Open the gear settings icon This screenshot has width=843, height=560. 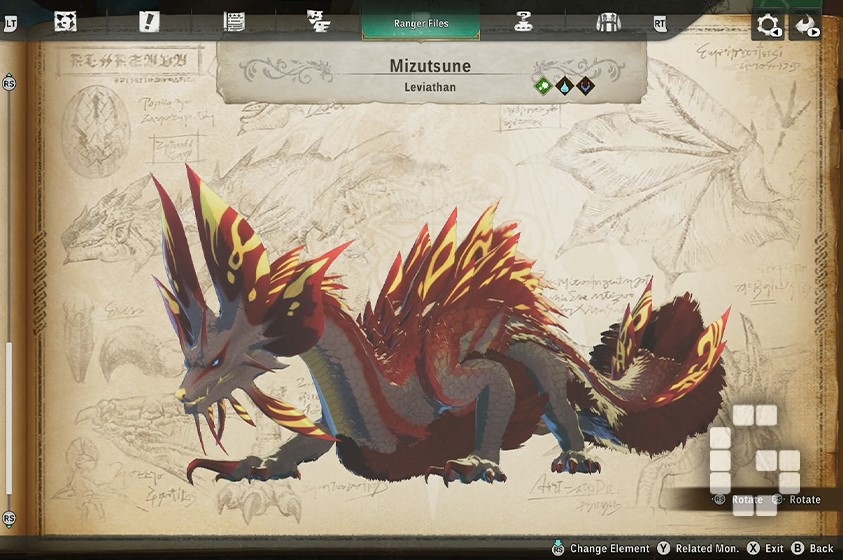pos(768,25)
